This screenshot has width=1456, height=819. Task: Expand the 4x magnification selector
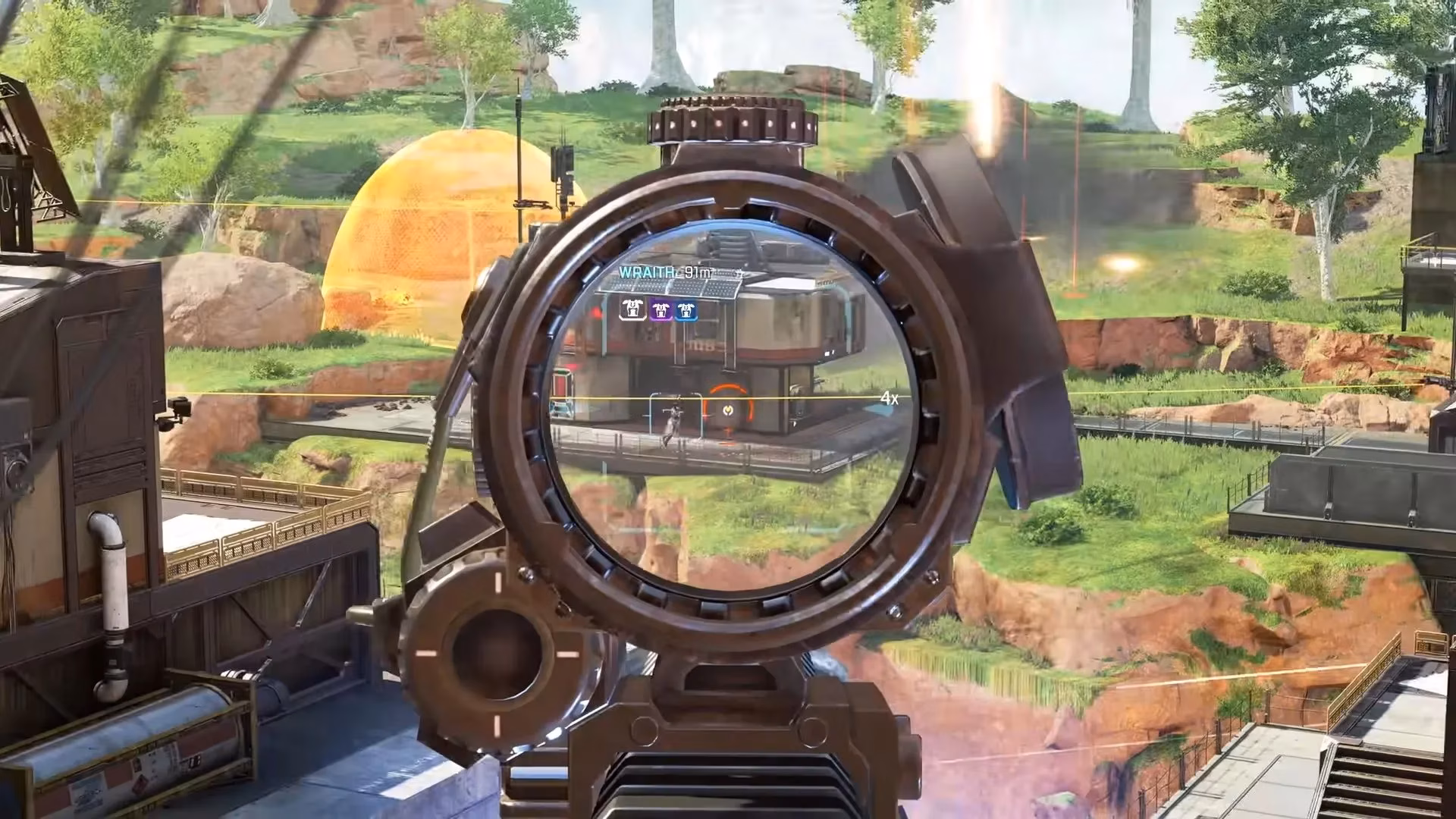[889, 397]
